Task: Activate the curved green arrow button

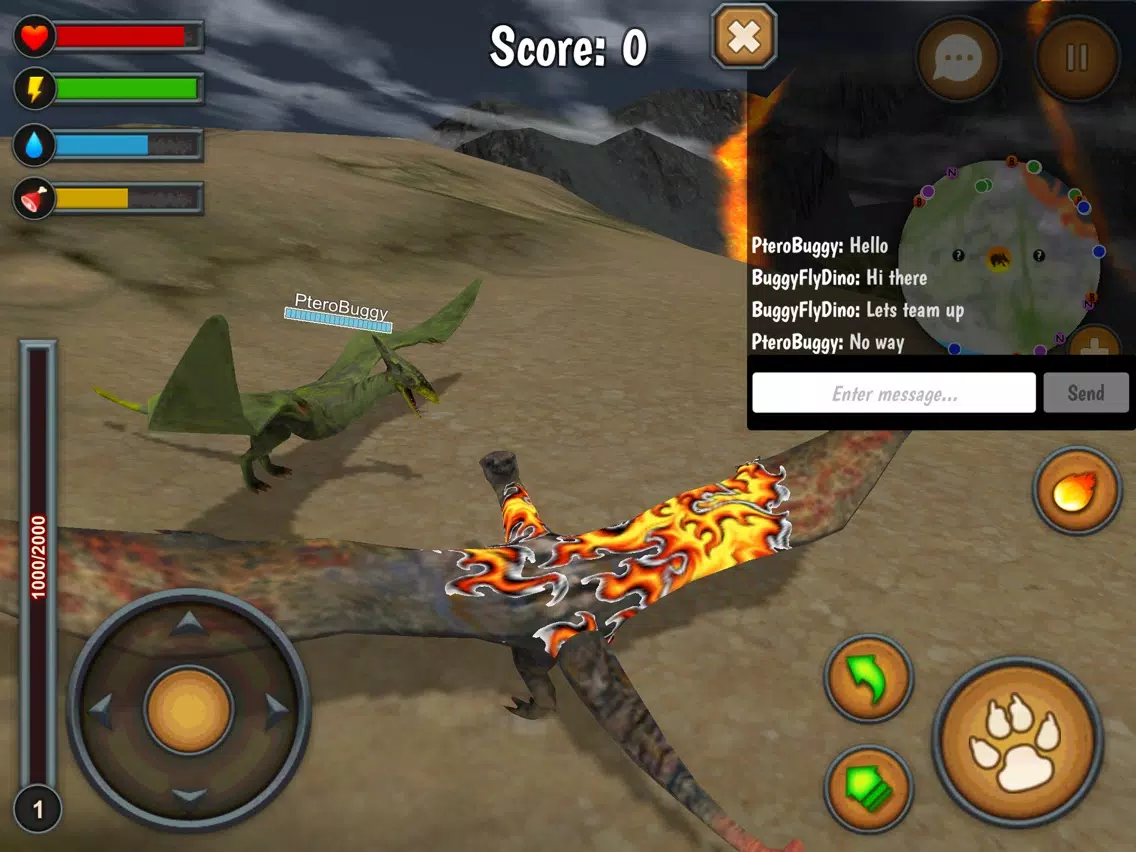Action: pyautogui.click(x=868, y=678)
